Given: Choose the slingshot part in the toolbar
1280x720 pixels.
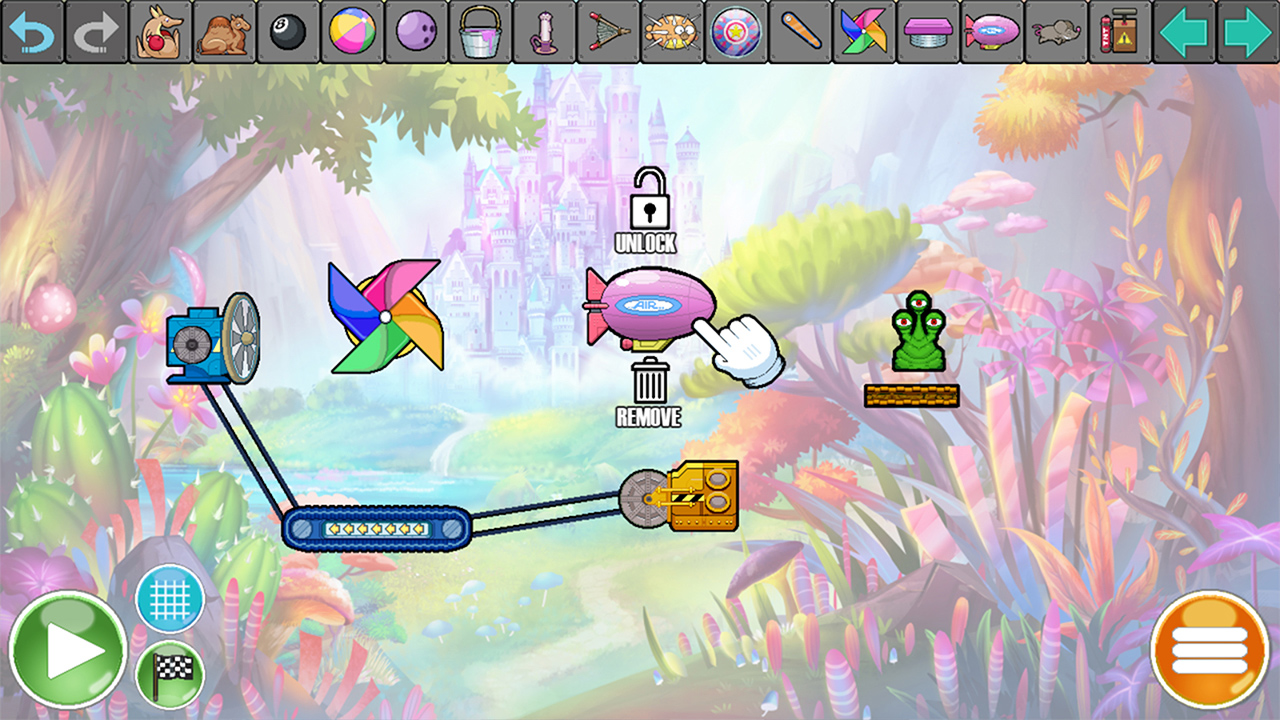Looking at the screenshot, I should pyautogui.click(x=609, y=33).
